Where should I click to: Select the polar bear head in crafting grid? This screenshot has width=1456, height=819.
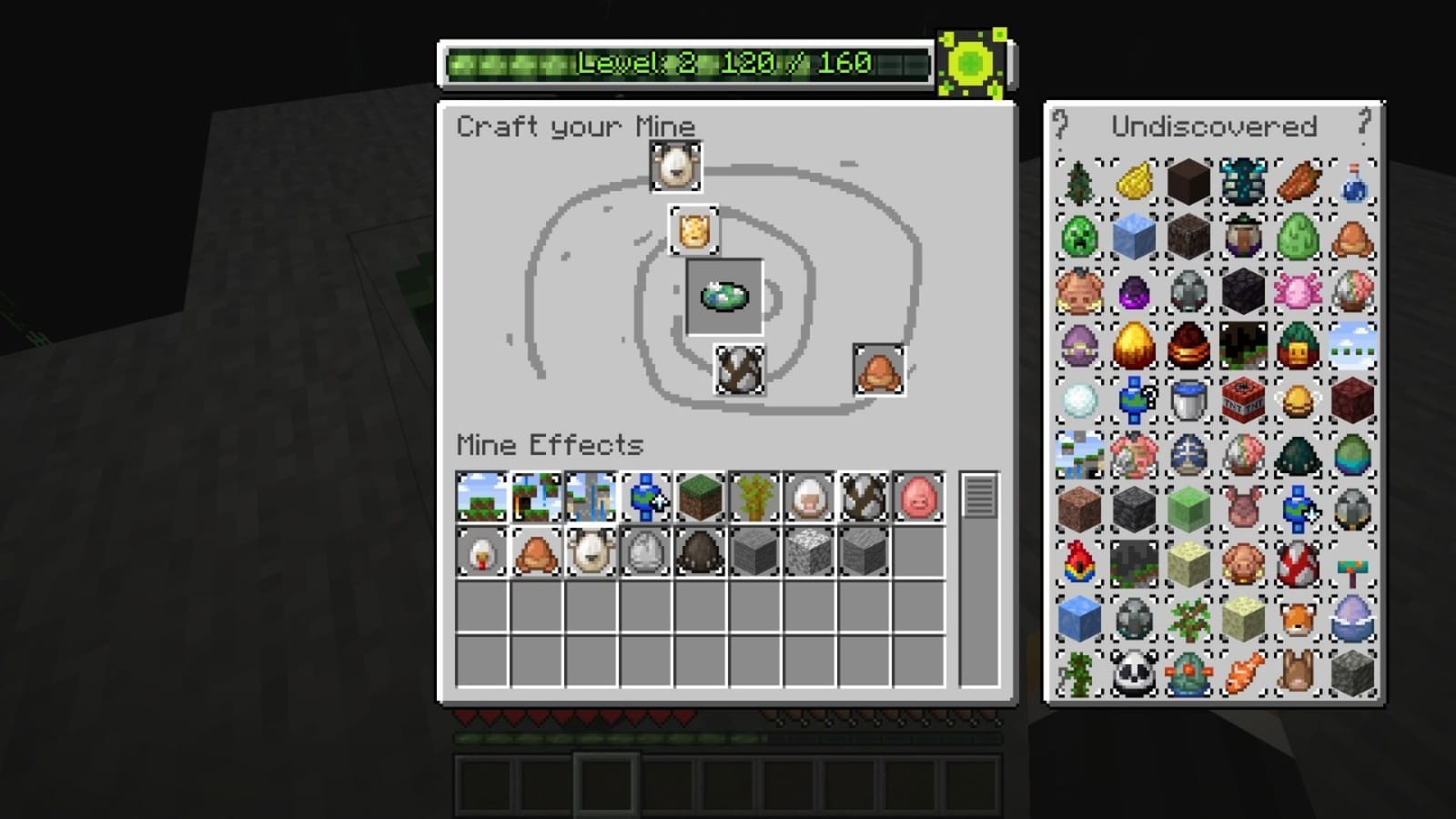tap(675, 168)
